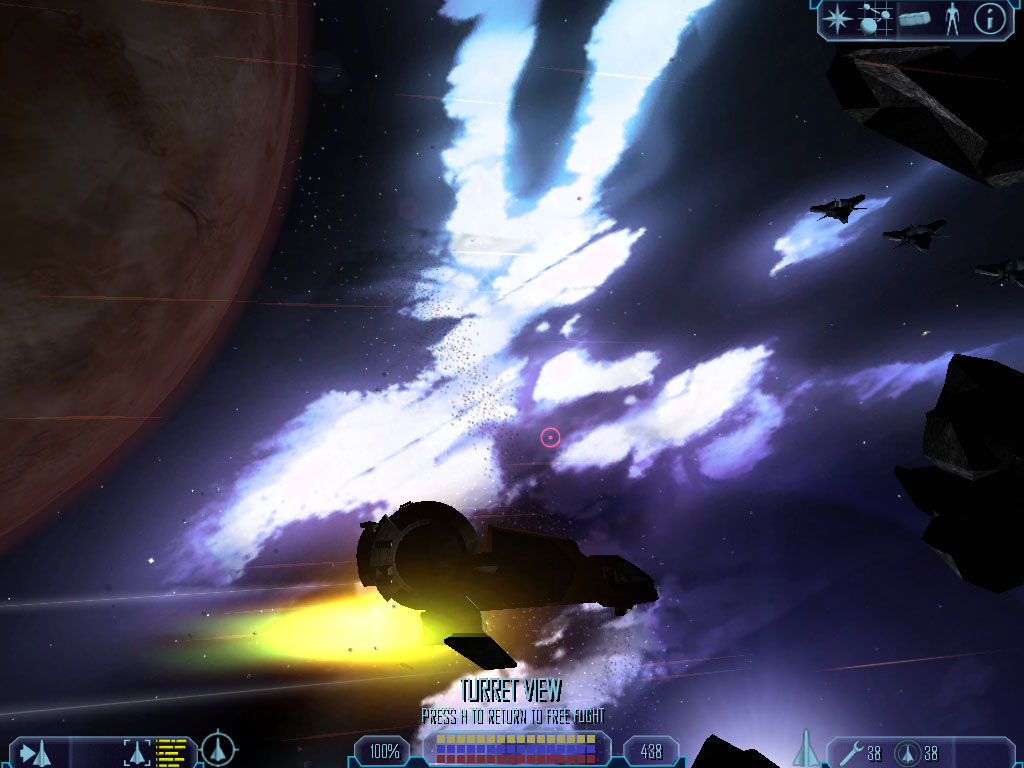Toggle the yellow text lines list
The width and height of the screenshot is (1024, 768).
(172, 751)
